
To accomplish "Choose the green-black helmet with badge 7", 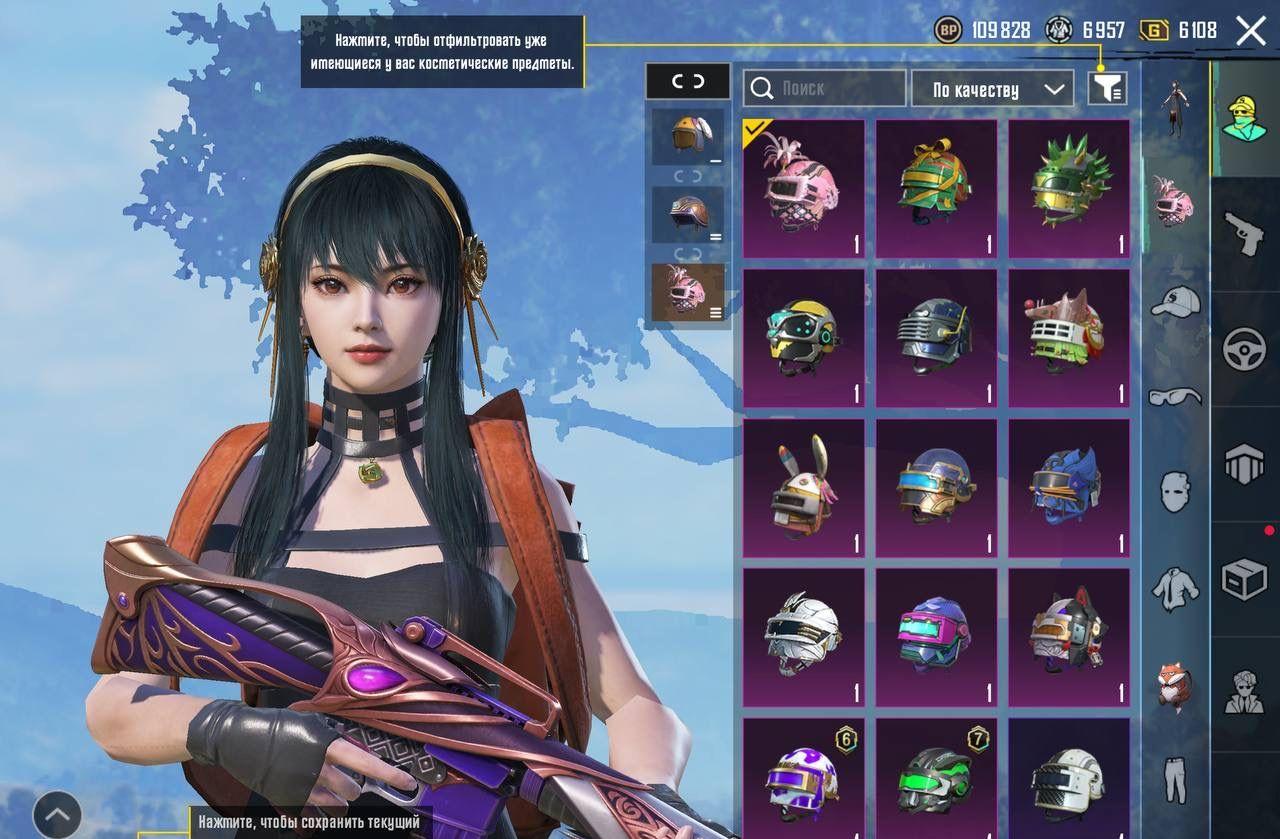I will click(936, 778).
